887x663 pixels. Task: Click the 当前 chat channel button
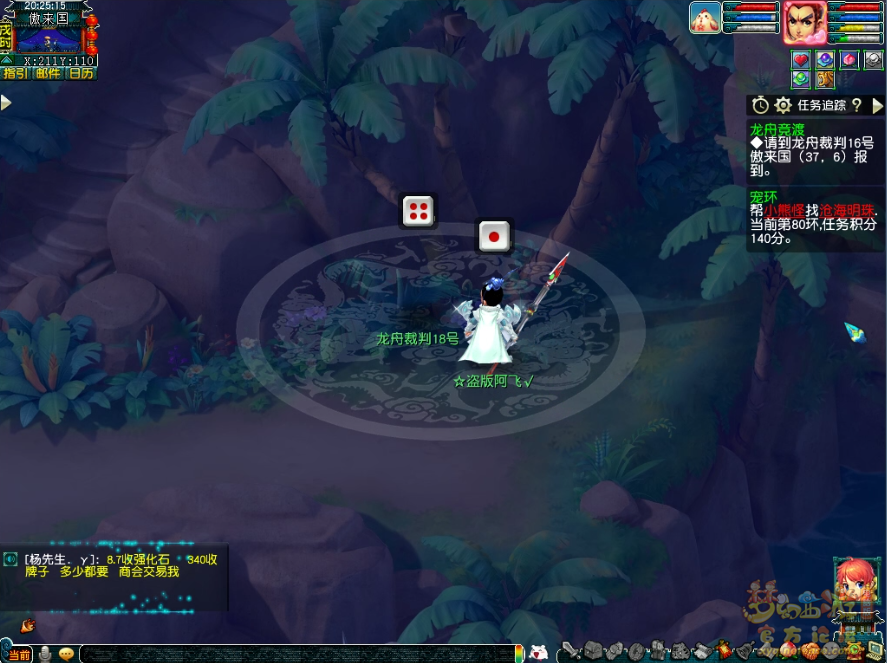(x=18, y=654)
